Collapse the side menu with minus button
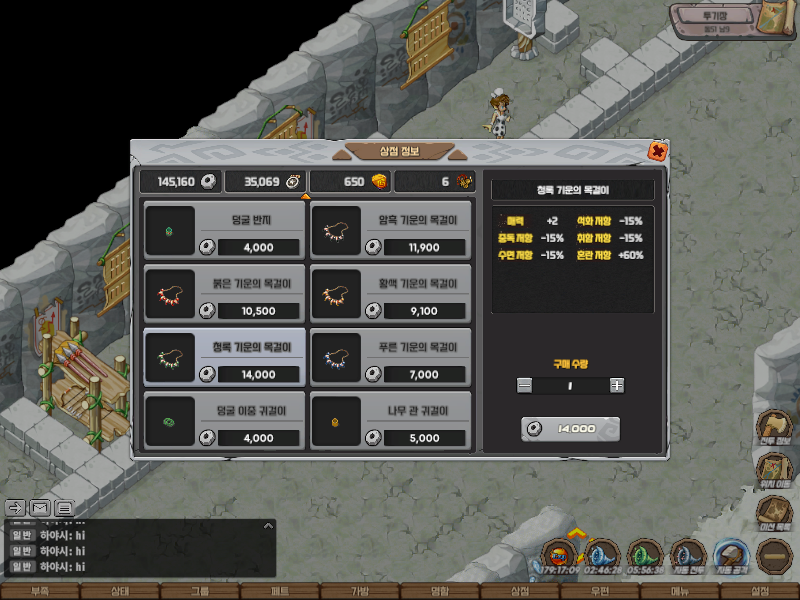Image resolution: width=800 pixels, height=600 pixels. pos(776,553)
